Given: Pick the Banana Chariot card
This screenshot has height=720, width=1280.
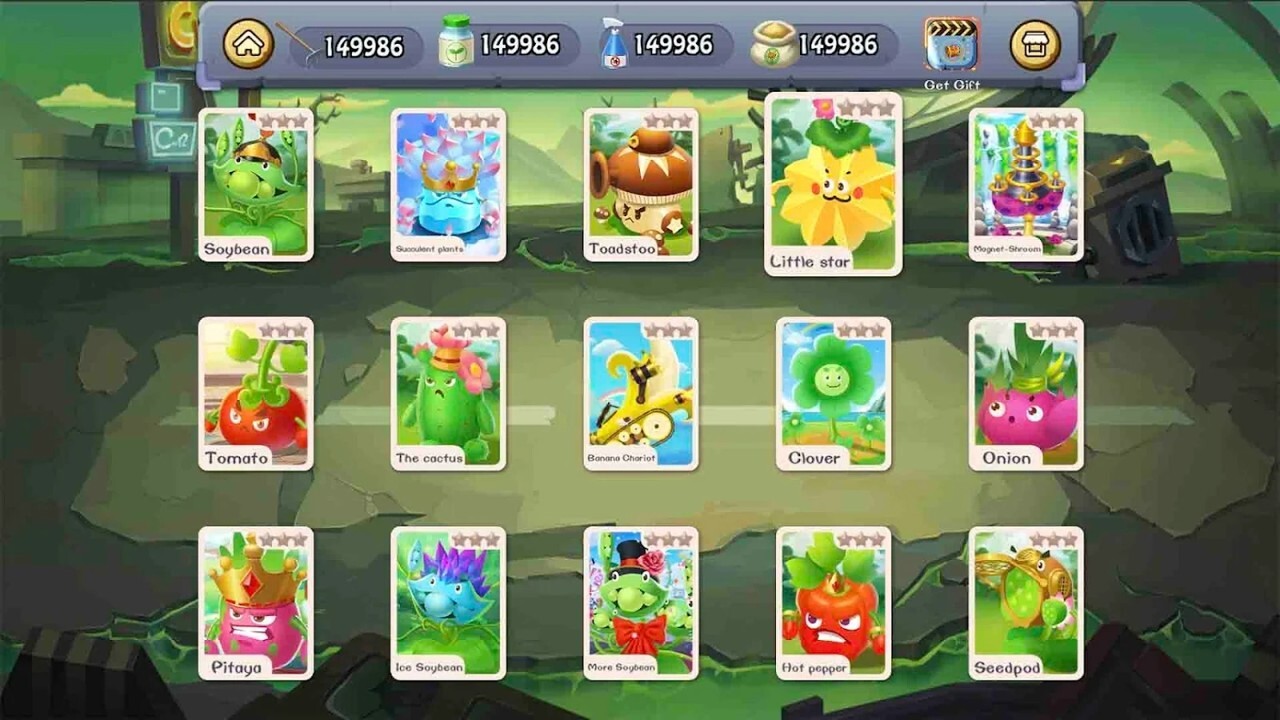Looking at the screenshot, I should (641, 394).
